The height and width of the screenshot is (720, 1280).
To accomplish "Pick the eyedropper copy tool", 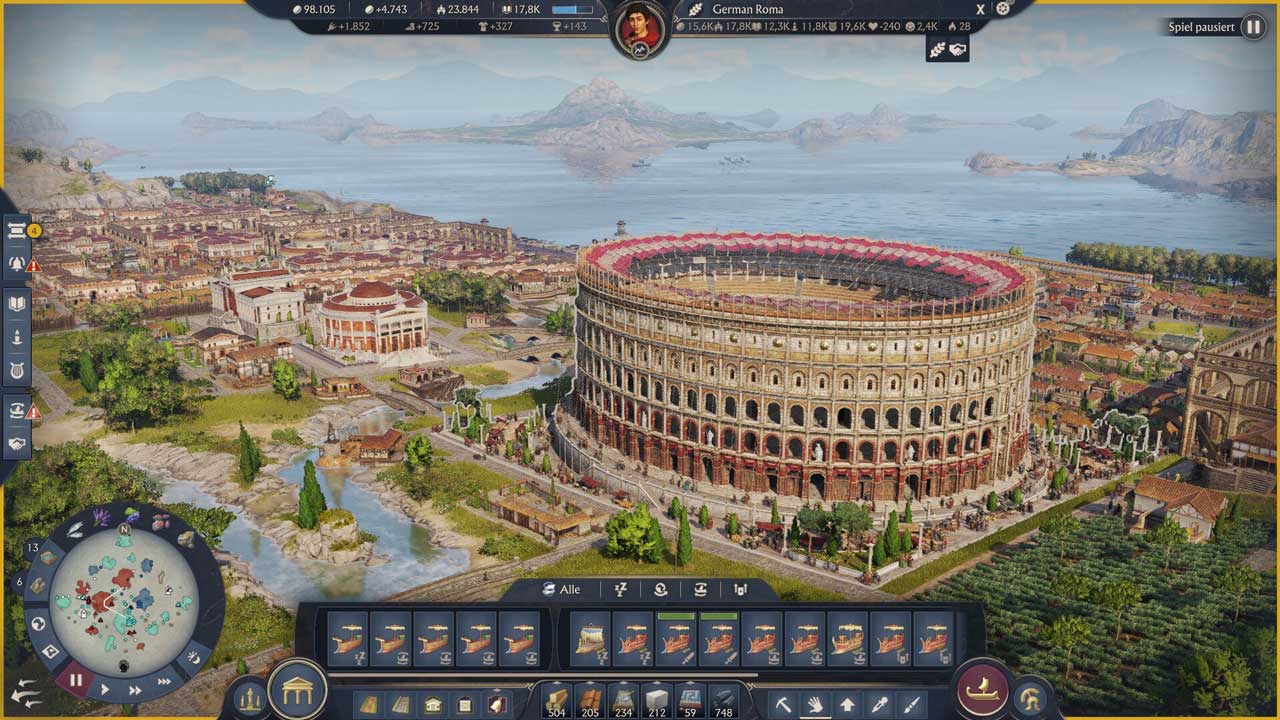I will click(879, 704).
